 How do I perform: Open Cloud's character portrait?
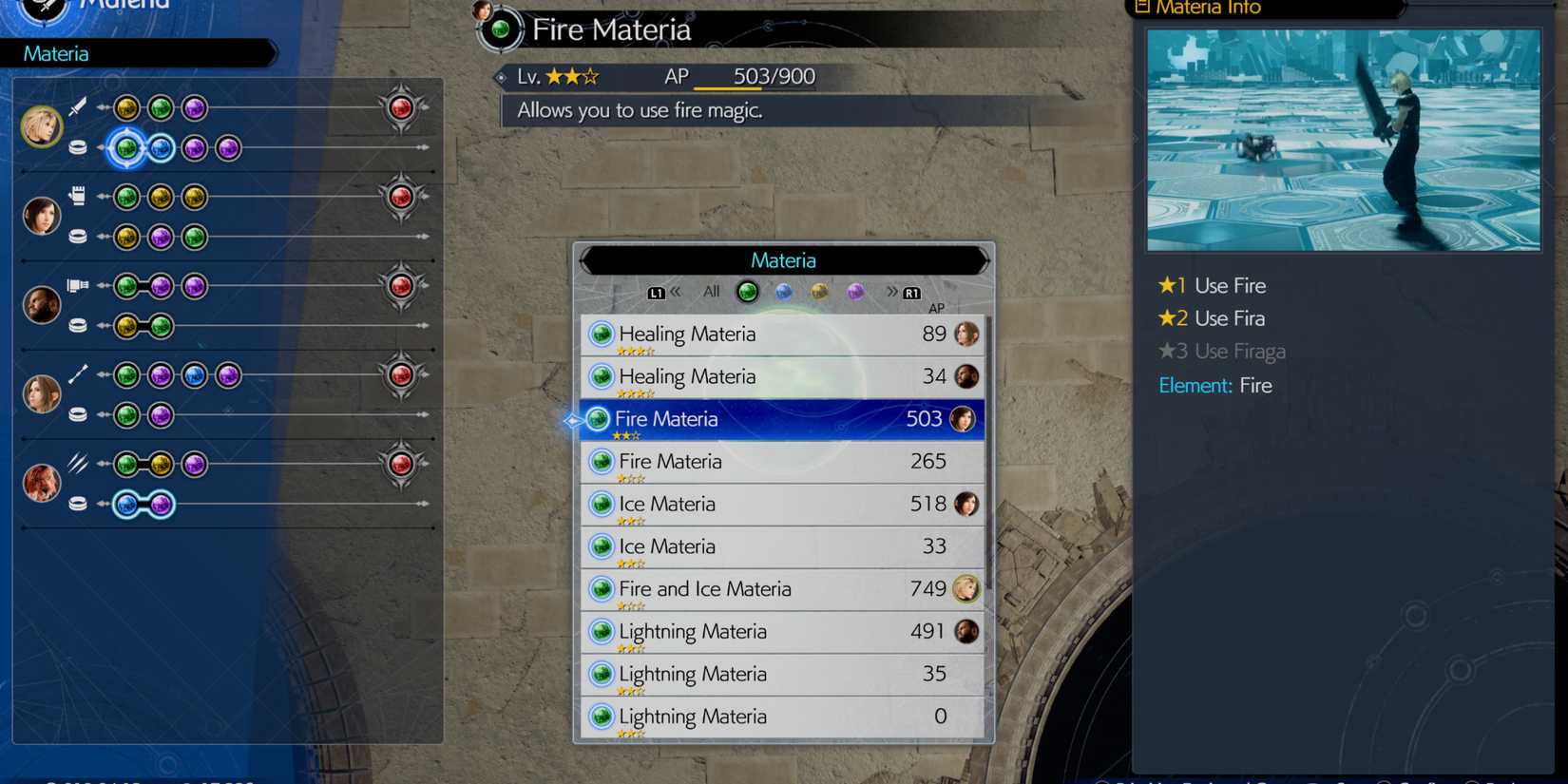[42, 125]
